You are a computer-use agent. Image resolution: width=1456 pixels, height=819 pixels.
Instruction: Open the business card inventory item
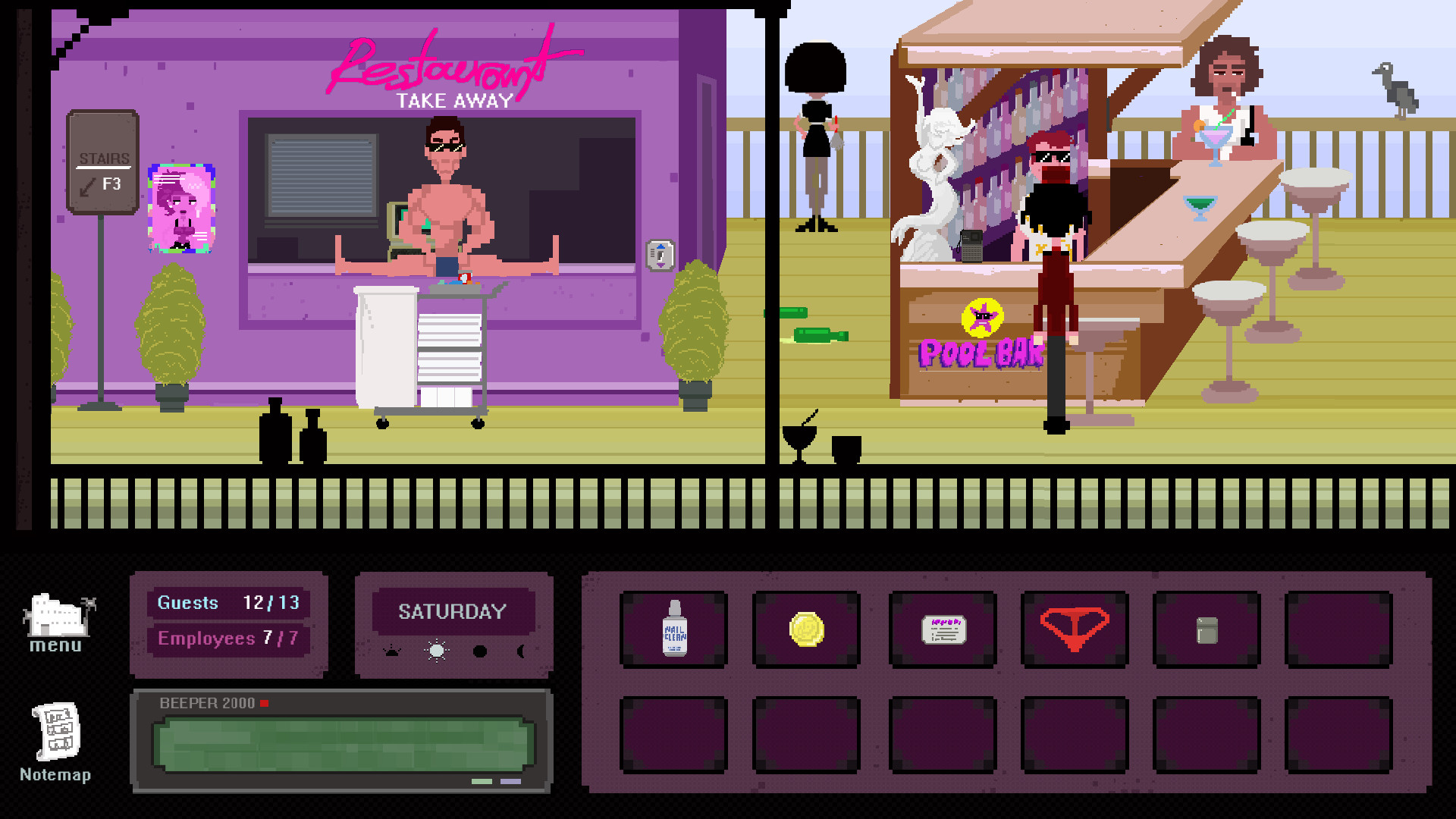[943, 629]
